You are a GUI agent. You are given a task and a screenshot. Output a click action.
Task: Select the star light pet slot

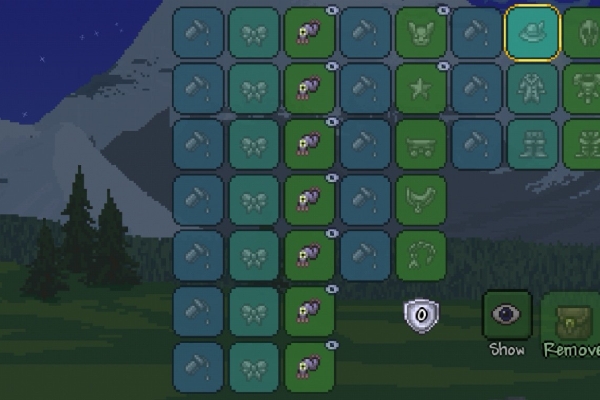421,87
